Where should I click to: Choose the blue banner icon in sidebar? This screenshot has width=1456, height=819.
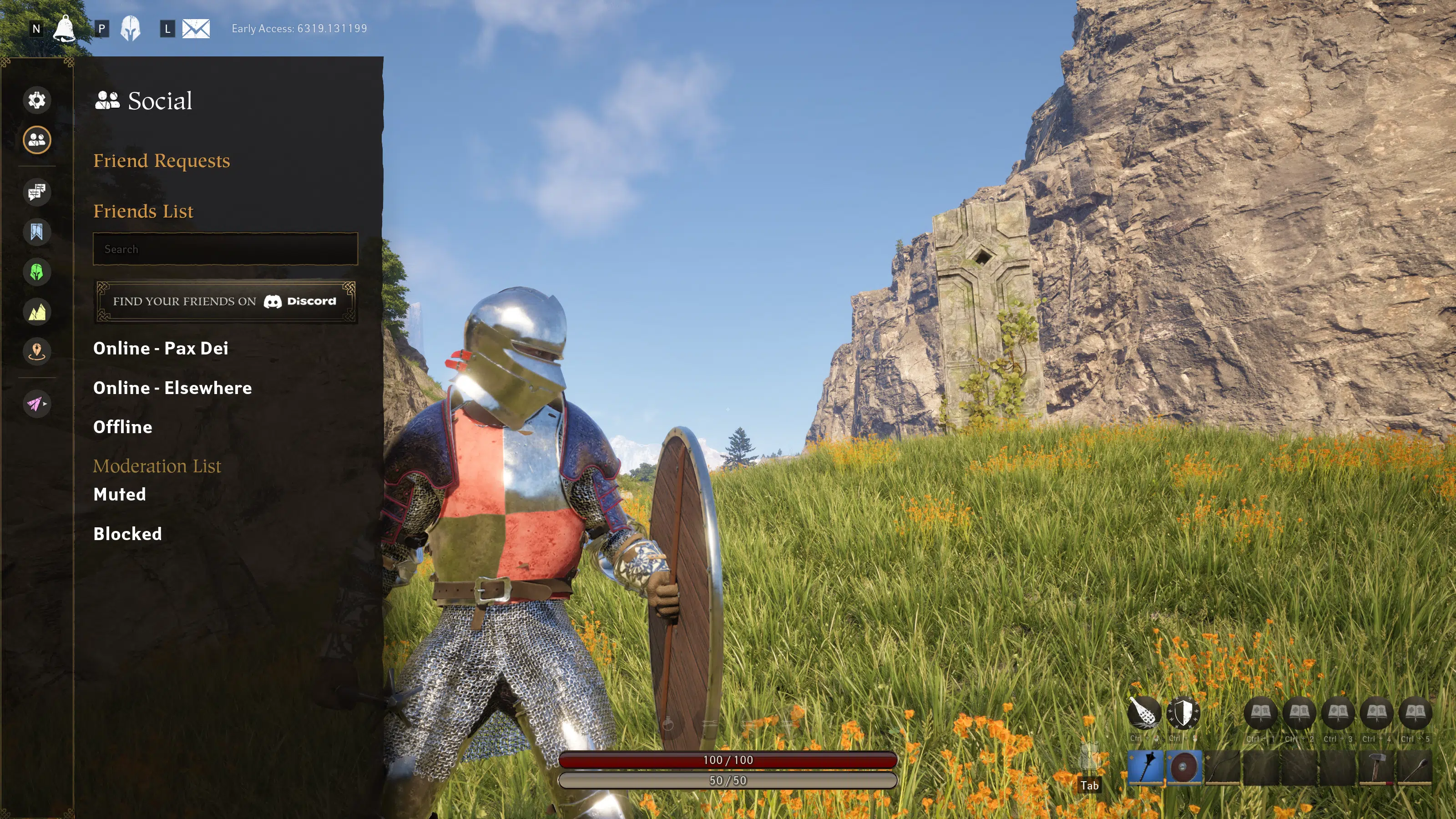pyautogui.click(x=37, y=232)
